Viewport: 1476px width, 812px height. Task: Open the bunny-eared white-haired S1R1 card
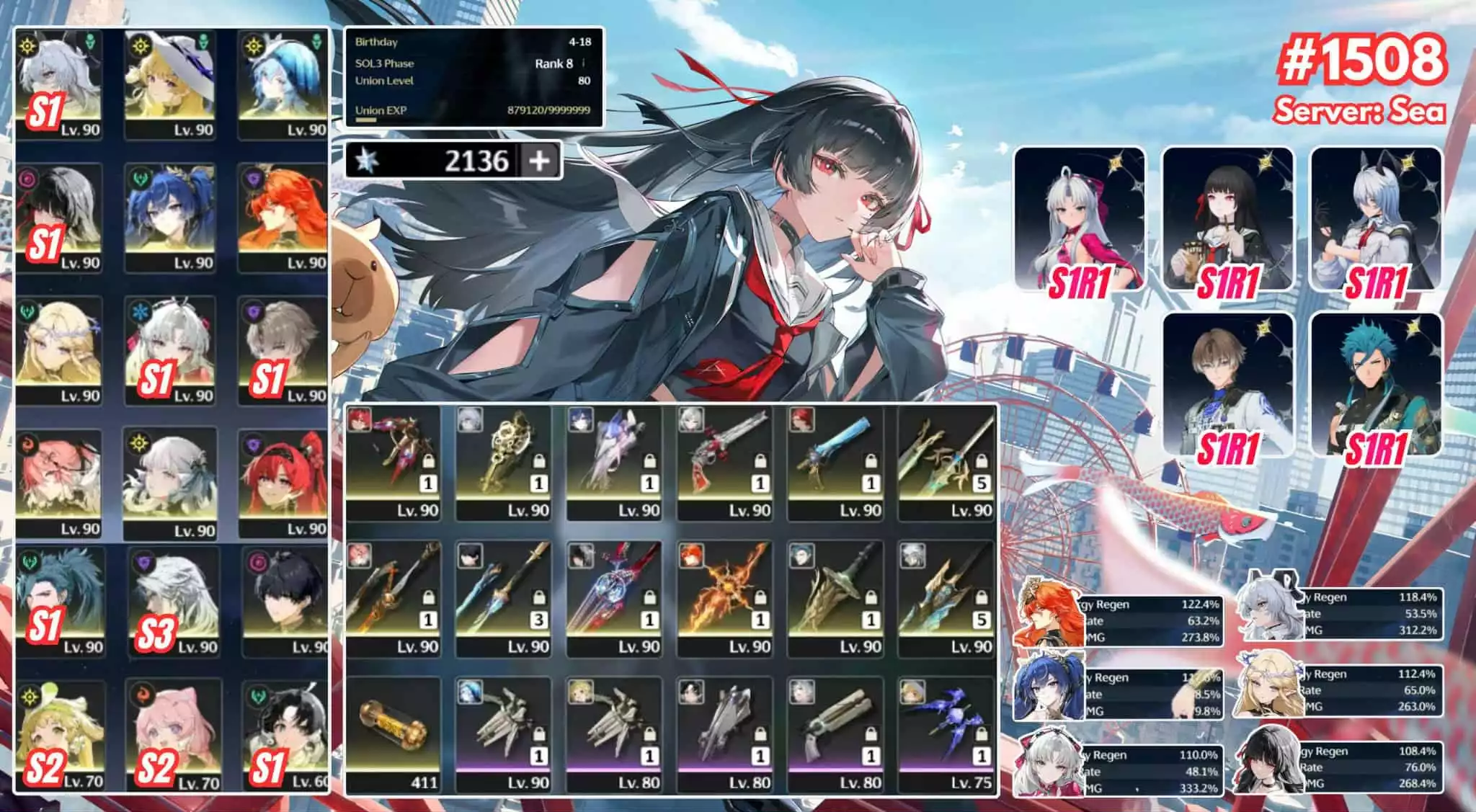1376,220
